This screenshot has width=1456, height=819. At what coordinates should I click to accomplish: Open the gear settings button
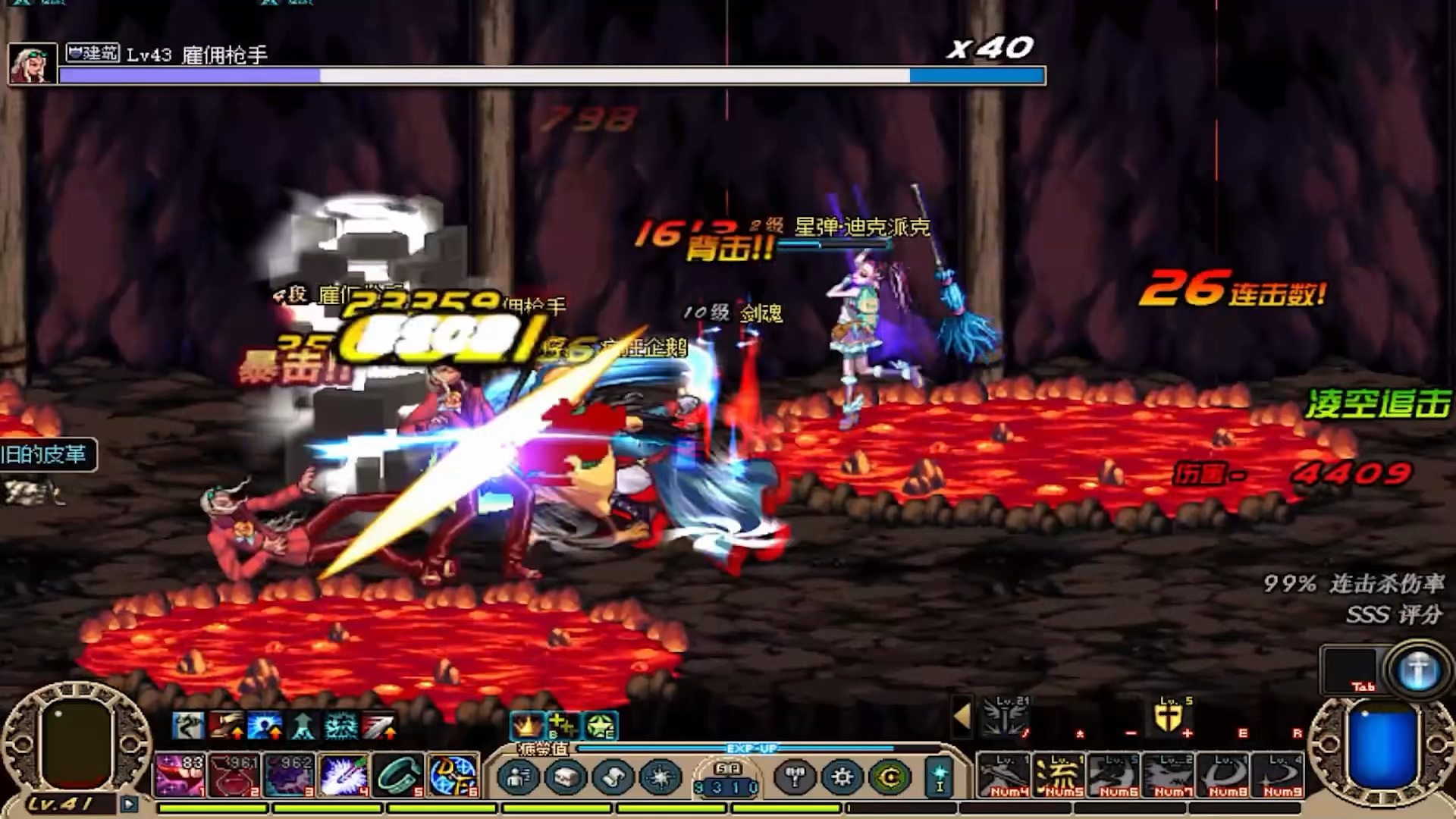coord(843,778)
